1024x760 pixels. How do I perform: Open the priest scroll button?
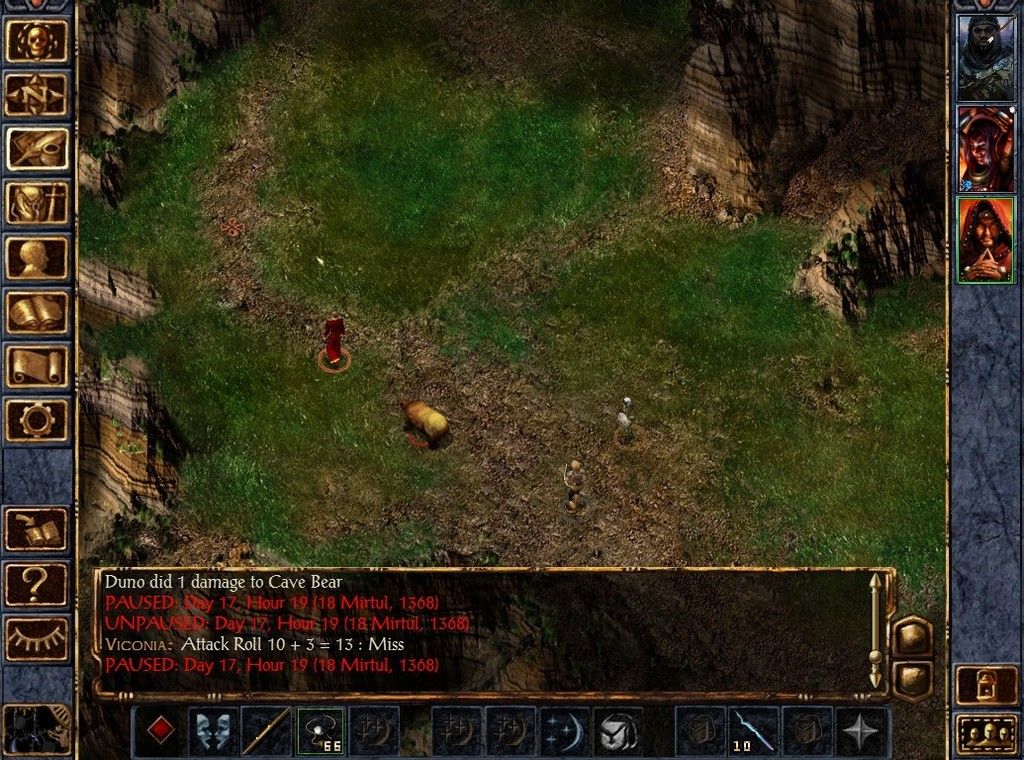tap(37, 366)
